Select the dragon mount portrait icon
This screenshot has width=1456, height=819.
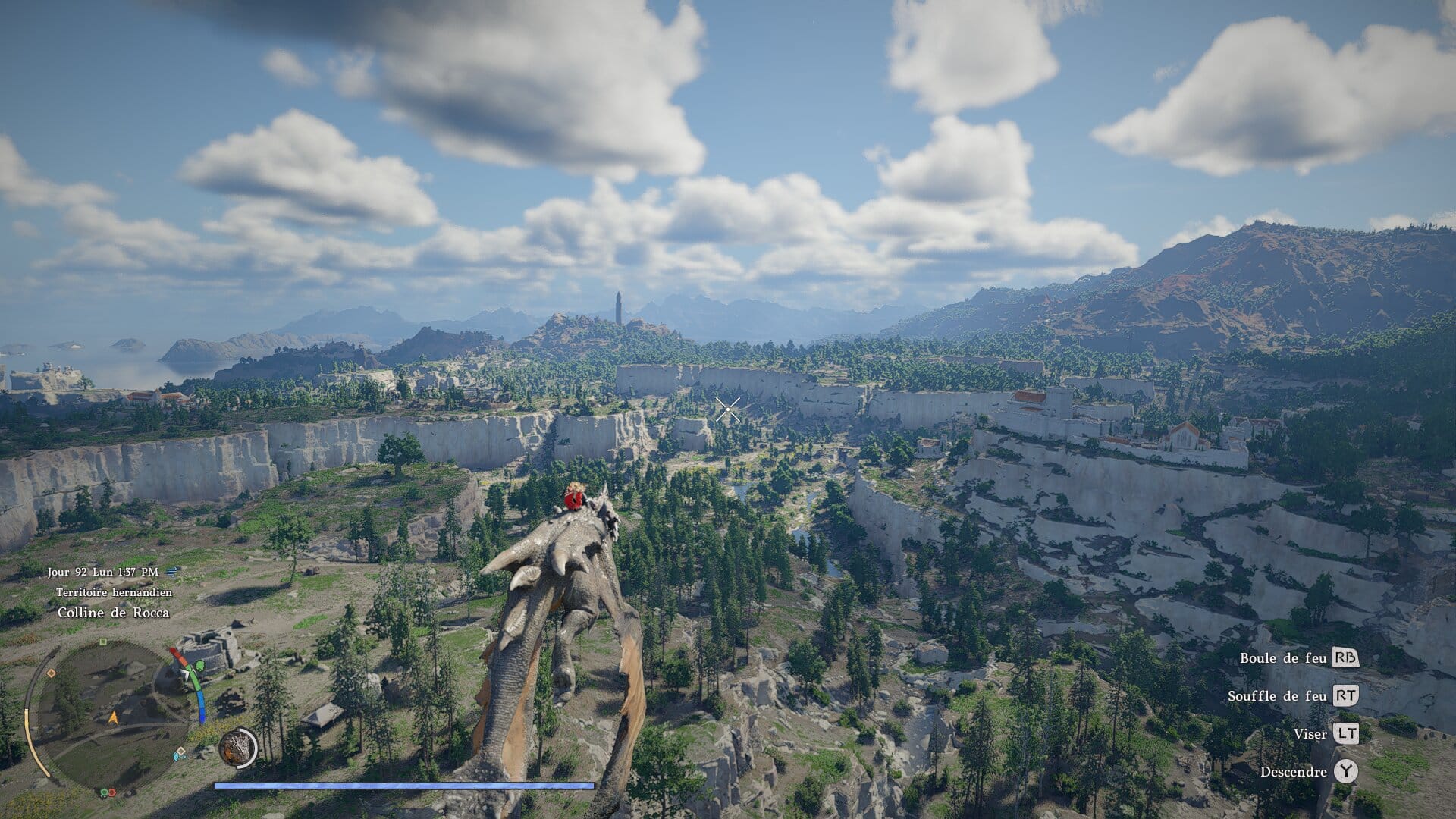[x=238, y=748]
